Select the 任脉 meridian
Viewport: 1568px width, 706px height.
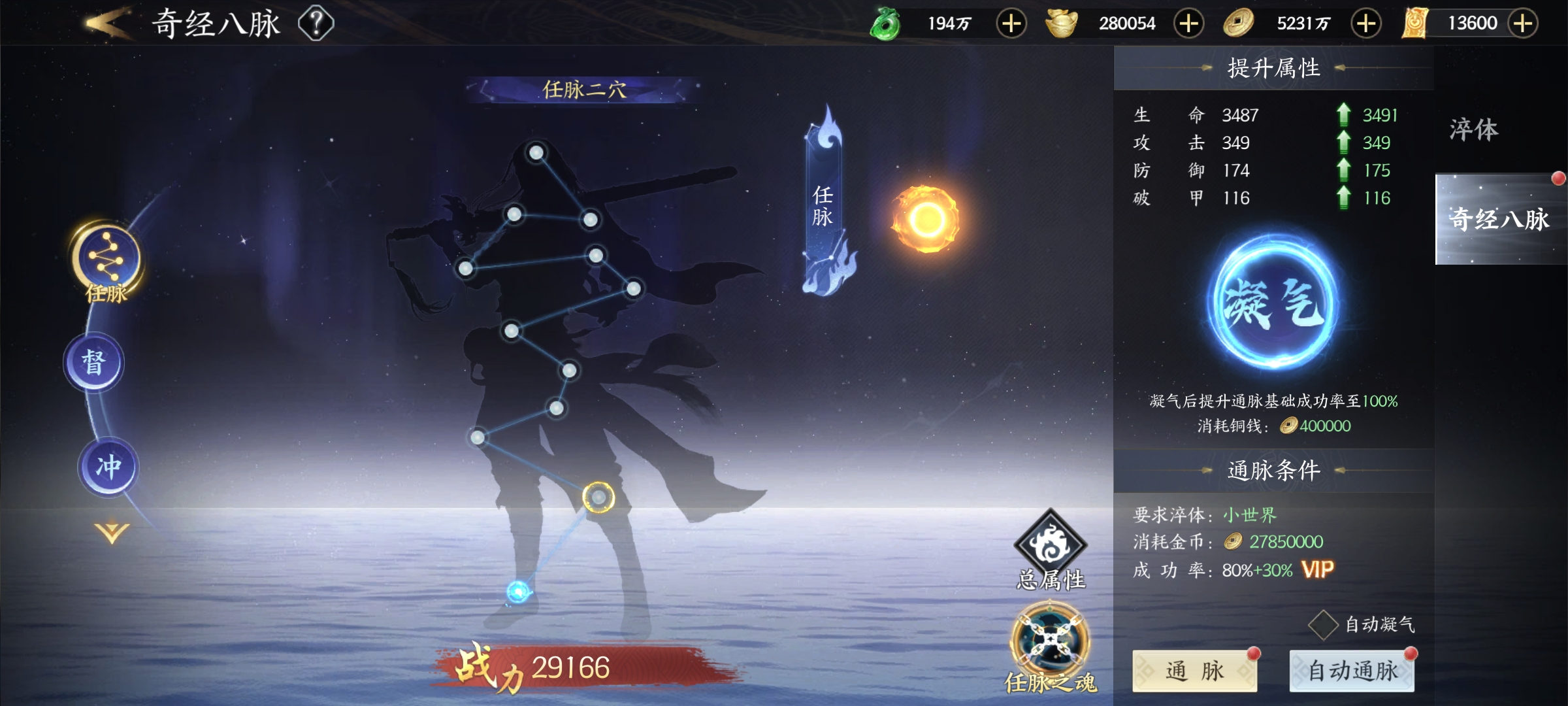click(105, 260)
